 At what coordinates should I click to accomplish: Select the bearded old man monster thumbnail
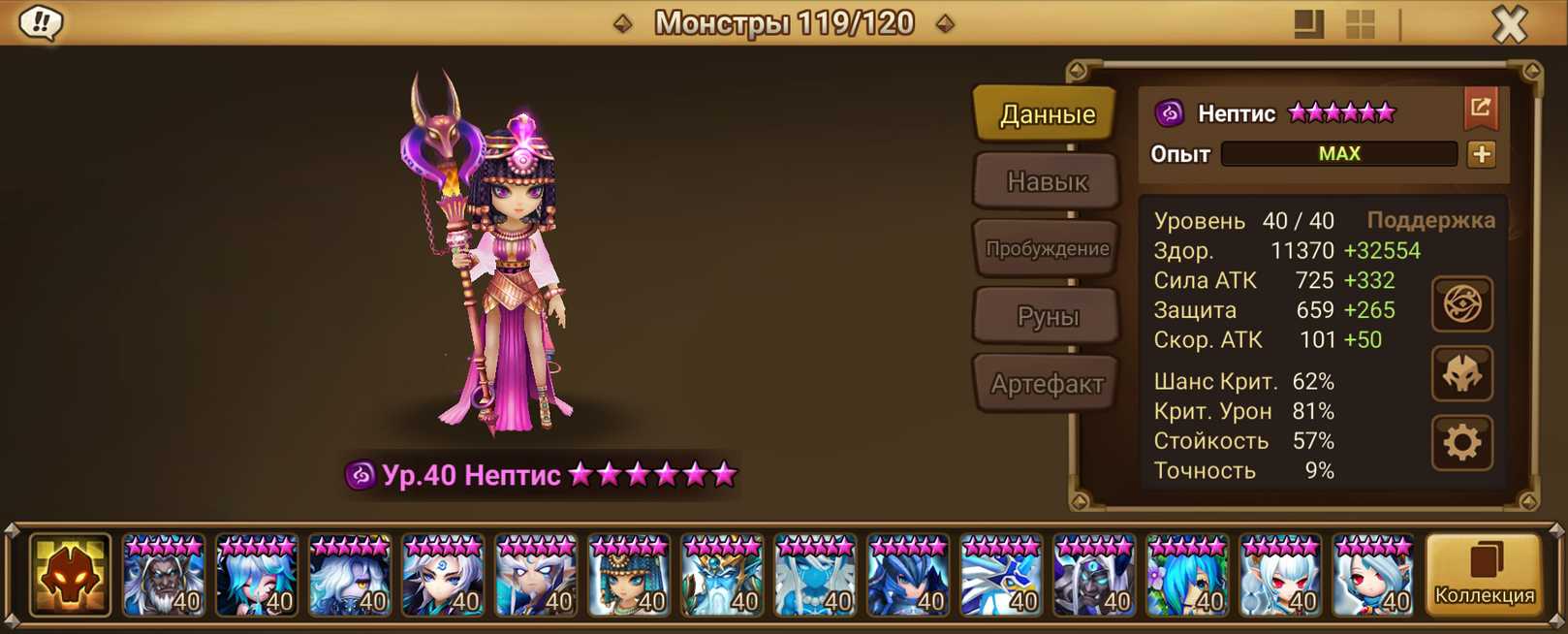pyautogui.click(x=164, y=576)
